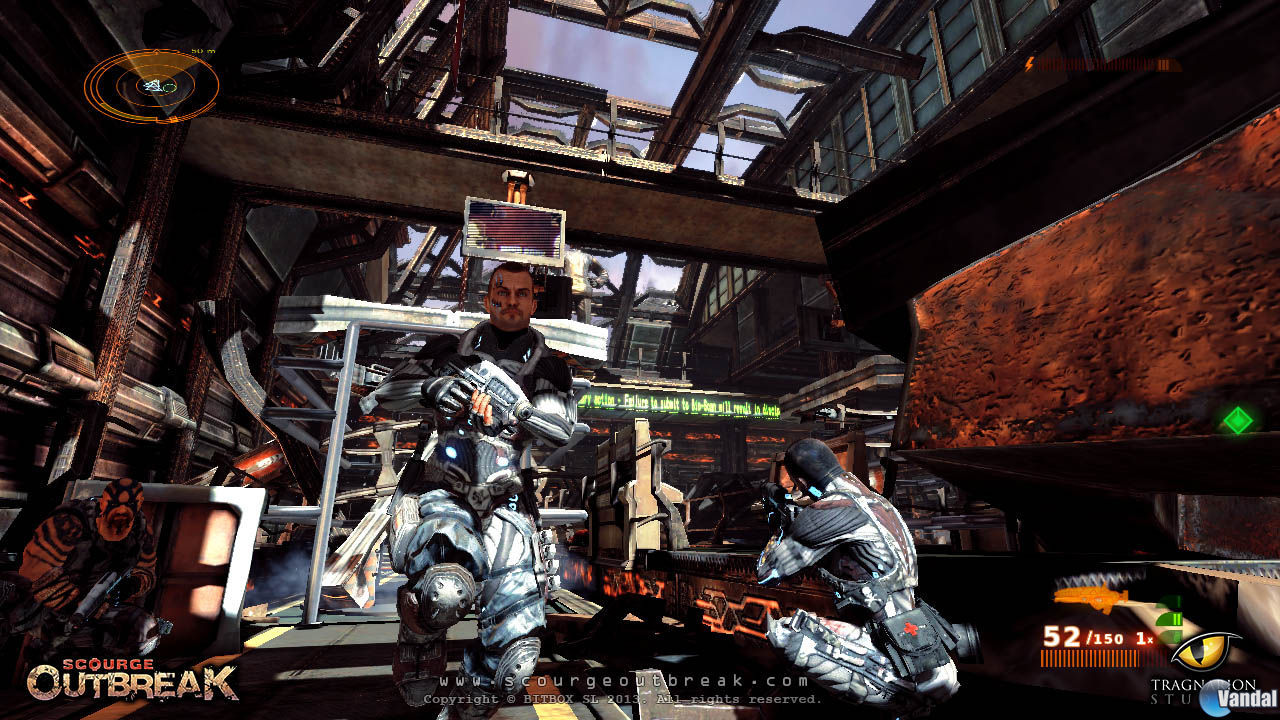Click the player arrow on the radar
Image resolution: width=1280 pixels, height=720 pixels.
(150, 86)
